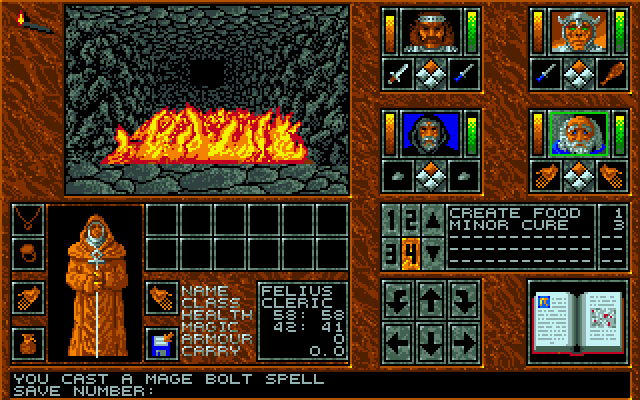Turn right with the curved arrow
The image size is (640, 400).
[464, 298]
